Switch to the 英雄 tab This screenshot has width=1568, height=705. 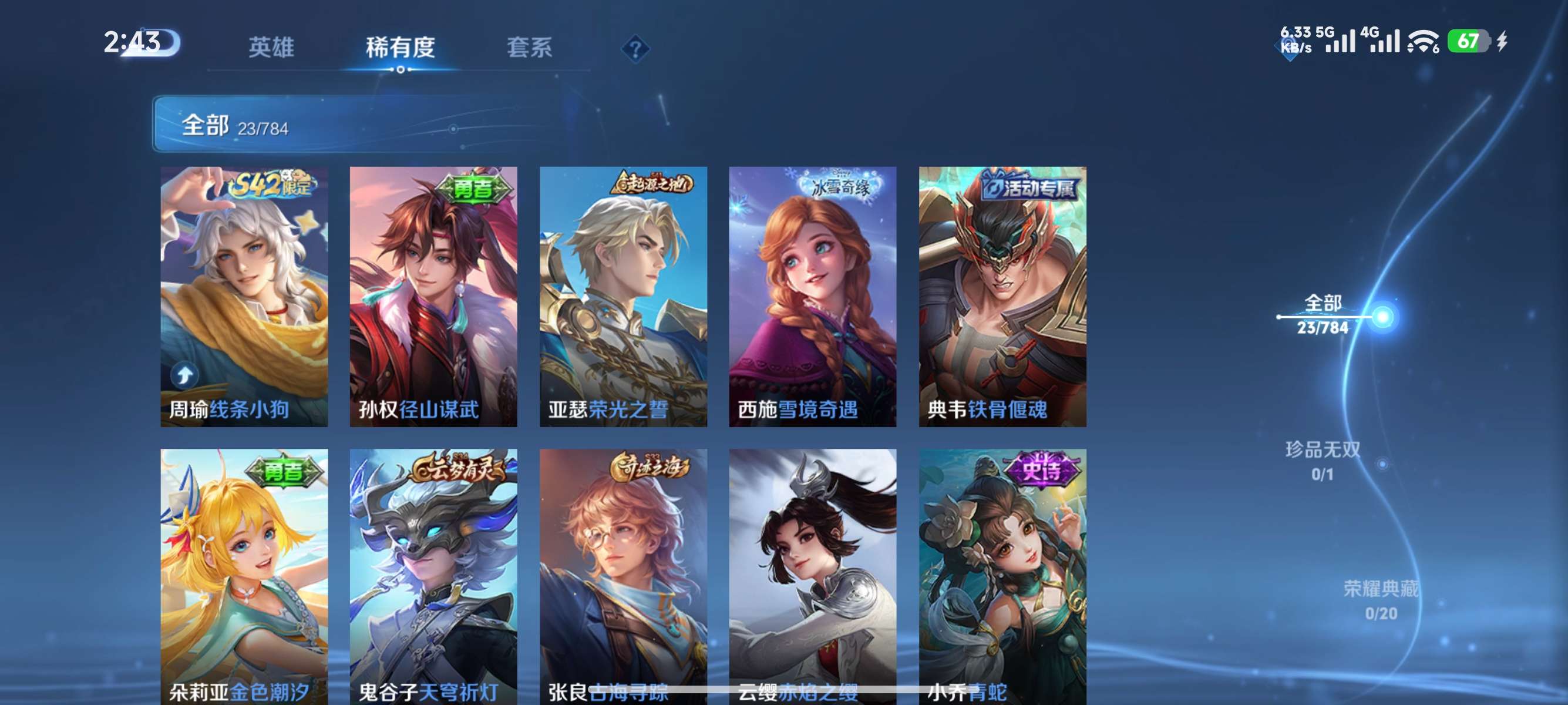pos(271,48)
